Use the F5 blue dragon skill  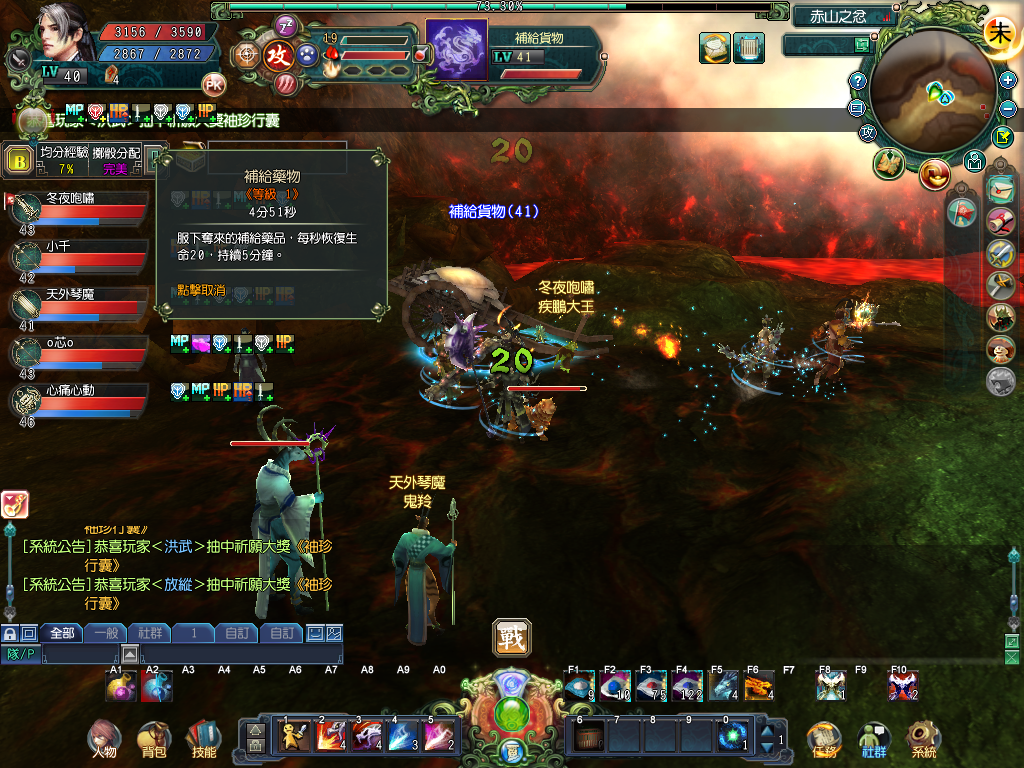pyautogui.click(x=723, y=686)
